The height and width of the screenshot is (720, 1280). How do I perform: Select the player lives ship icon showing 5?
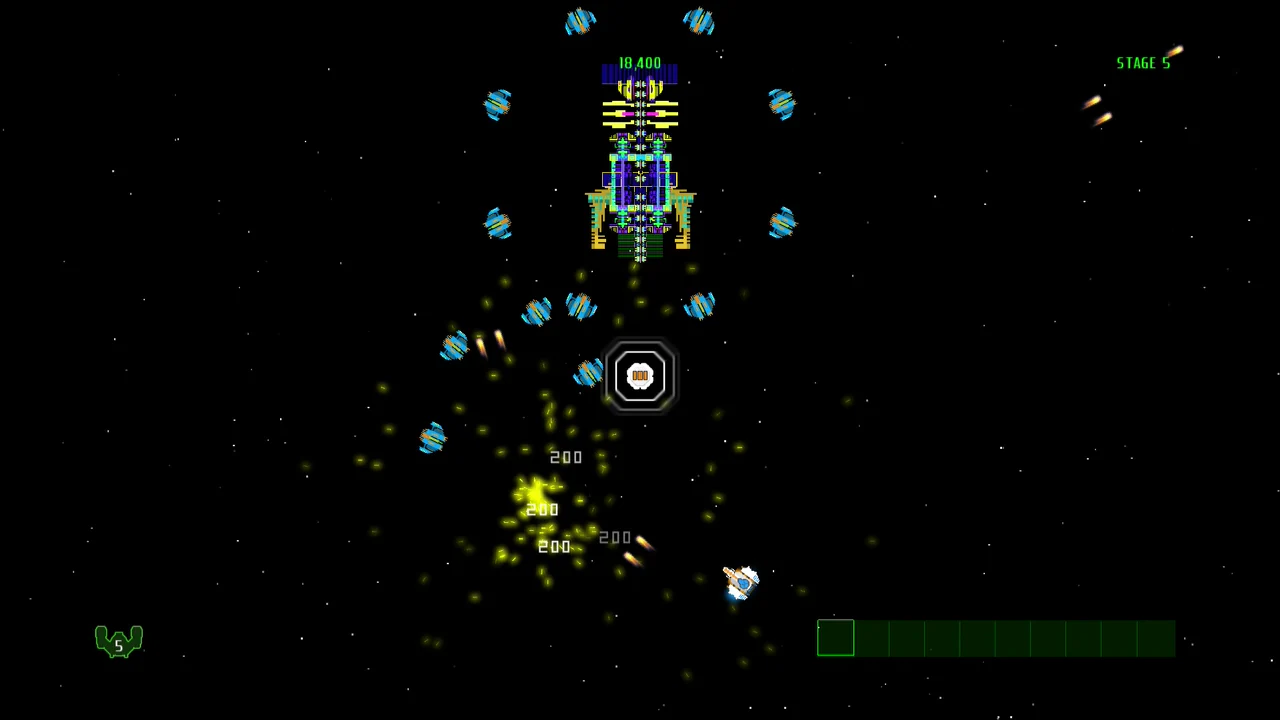point(118,642)
